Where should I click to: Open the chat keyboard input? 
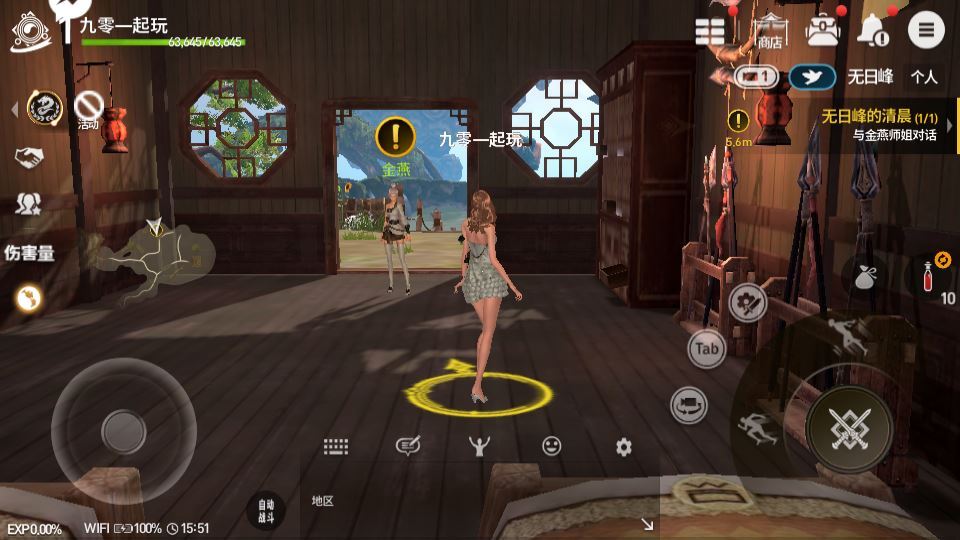coord(335,447)
